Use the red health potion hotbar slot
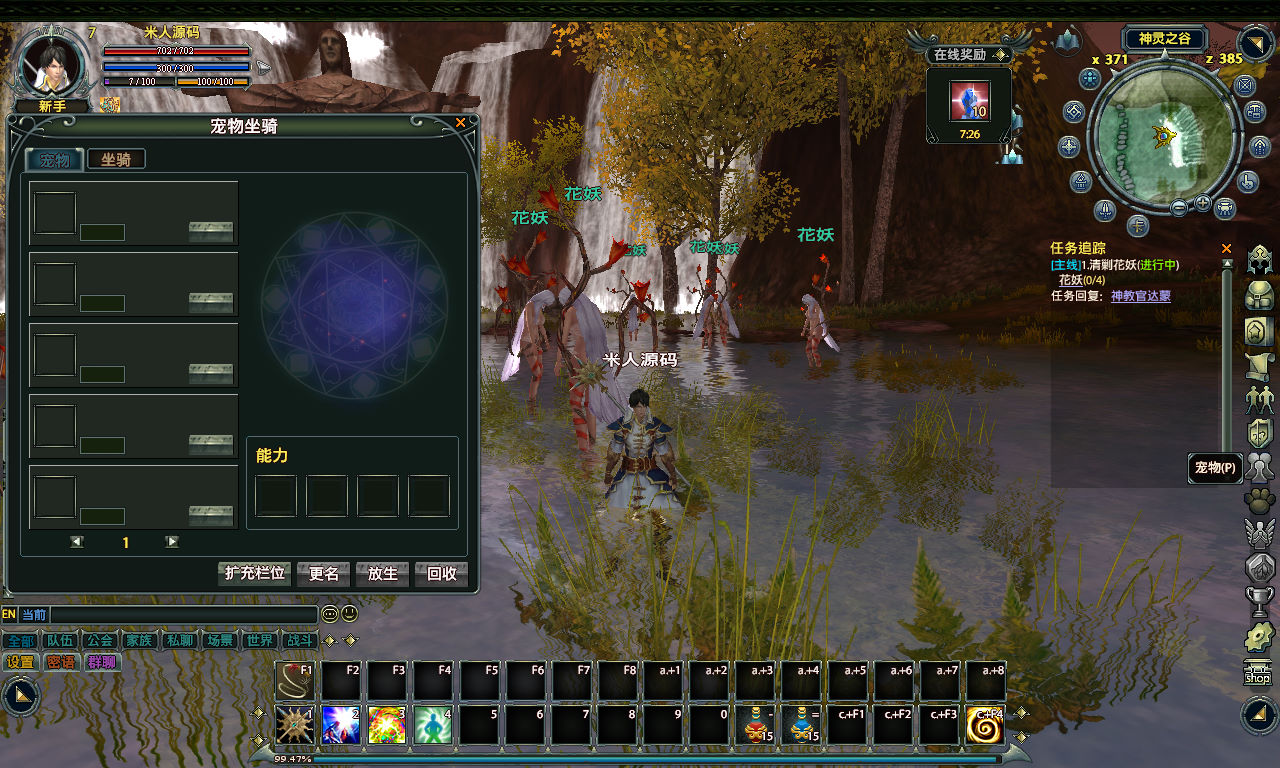 [754, 726]
